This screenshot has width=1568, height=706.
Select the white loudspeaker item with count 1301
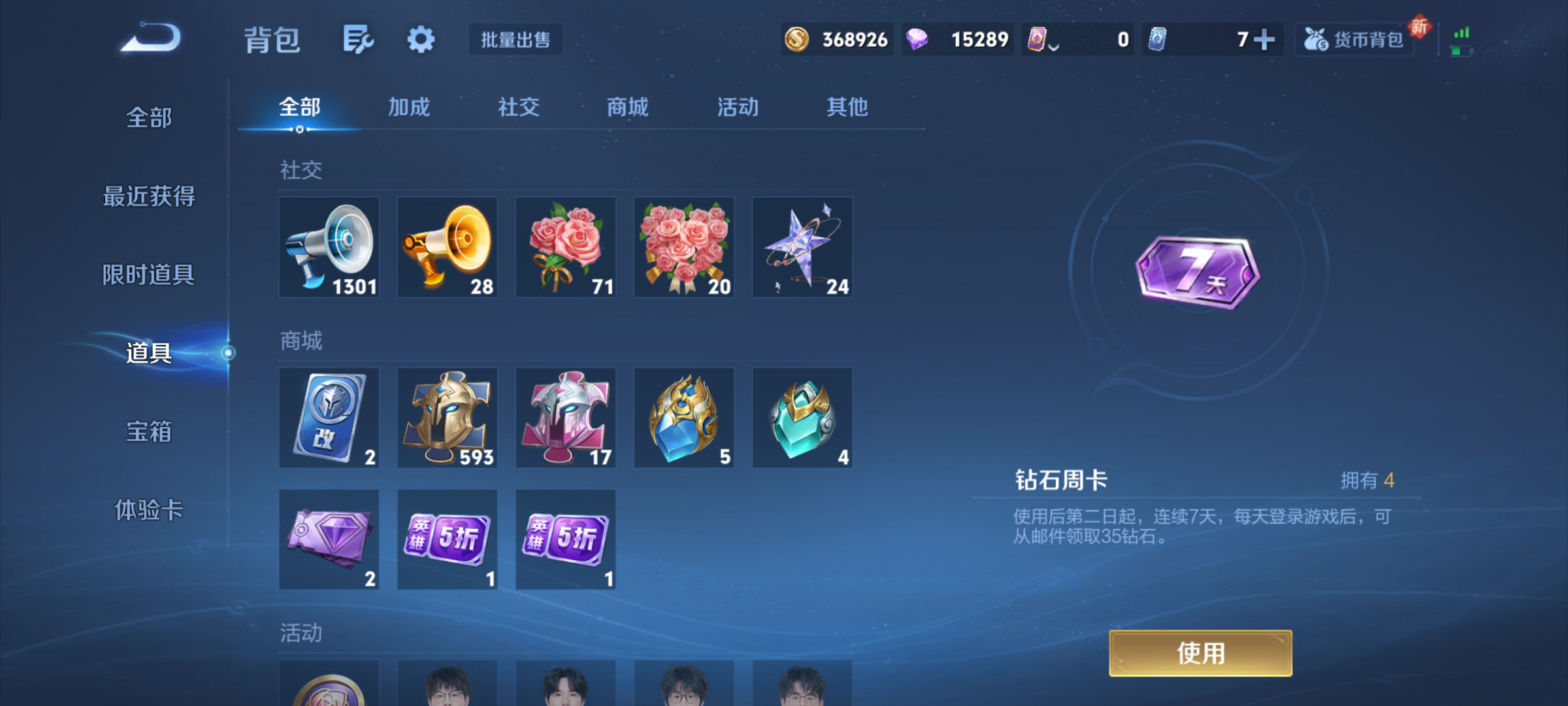pyautogui.click(x=329, y=247)
